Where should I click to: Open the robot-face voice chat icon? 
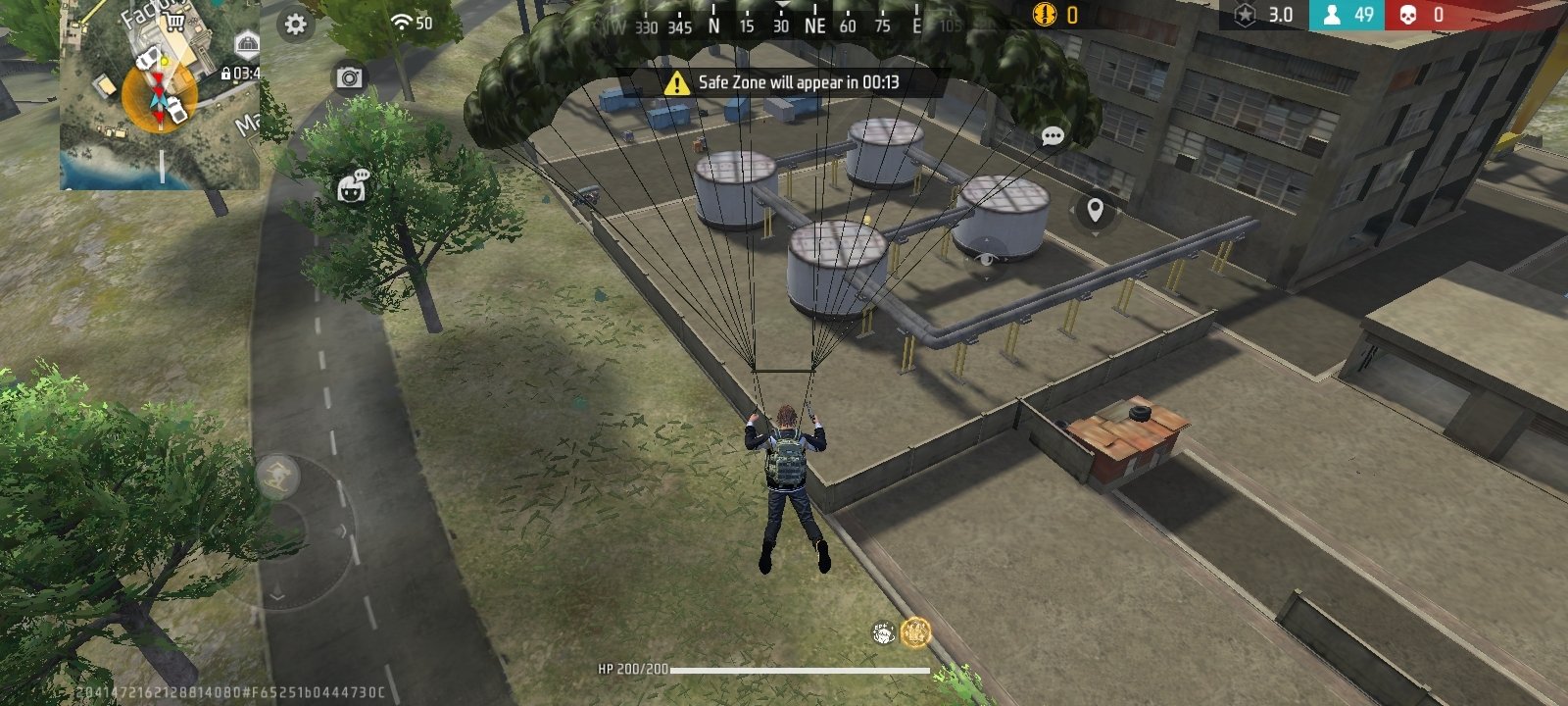click(352, 186)
